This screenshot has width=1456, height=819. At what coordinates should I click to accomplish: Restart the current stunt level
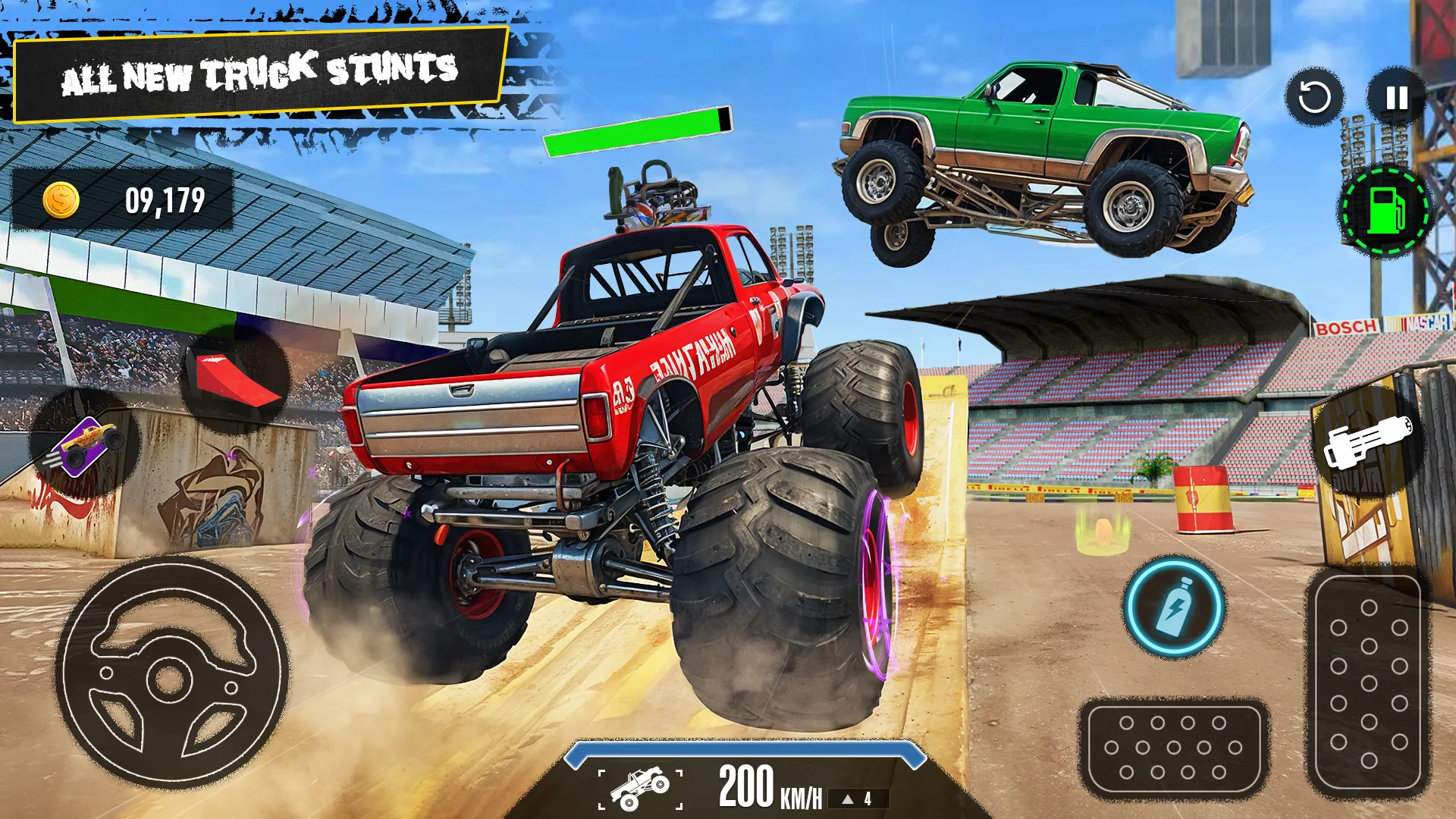(1316, 99)
